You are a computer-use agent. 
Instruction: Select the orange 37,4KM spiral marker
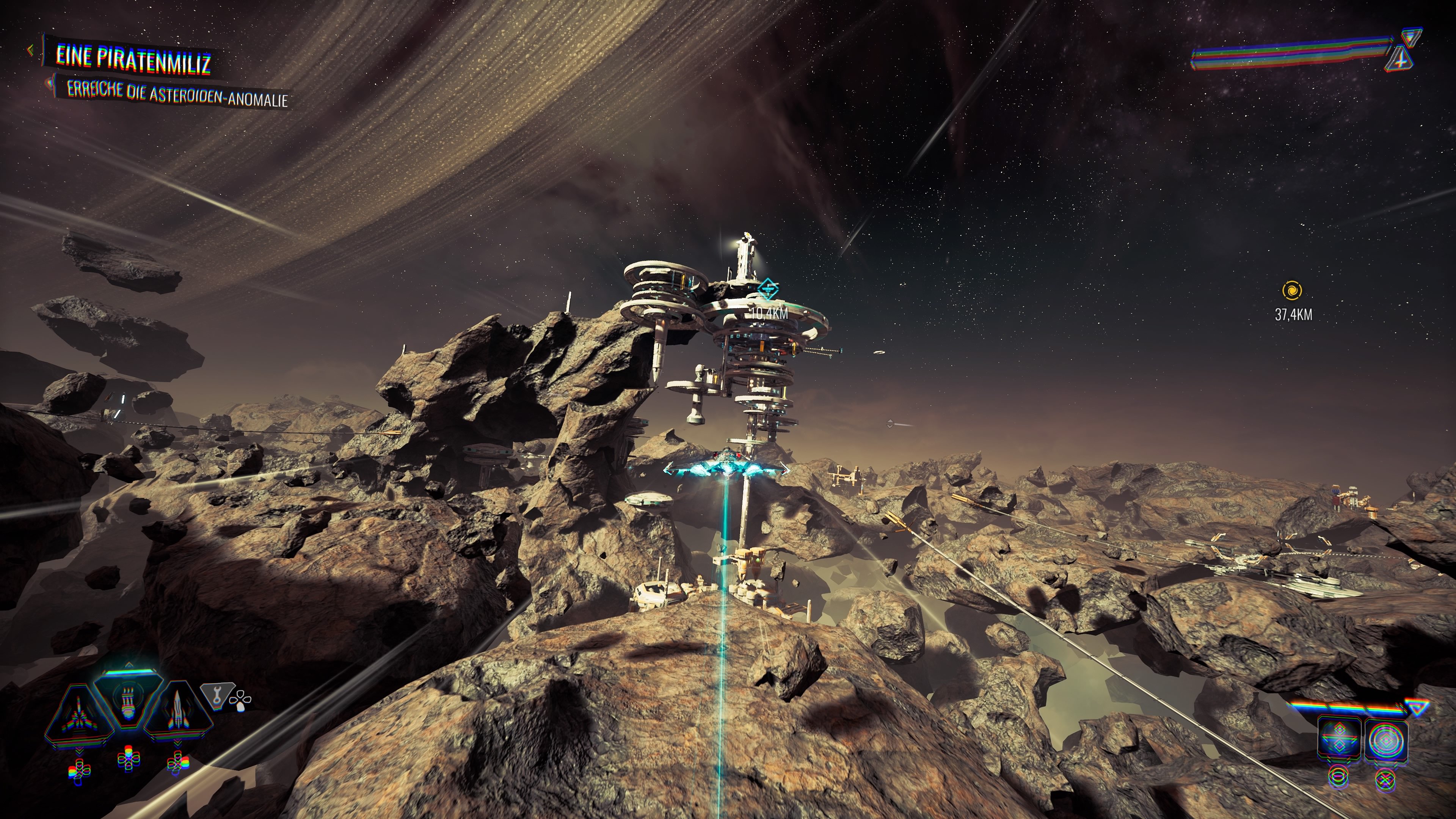pos(1292,290)
